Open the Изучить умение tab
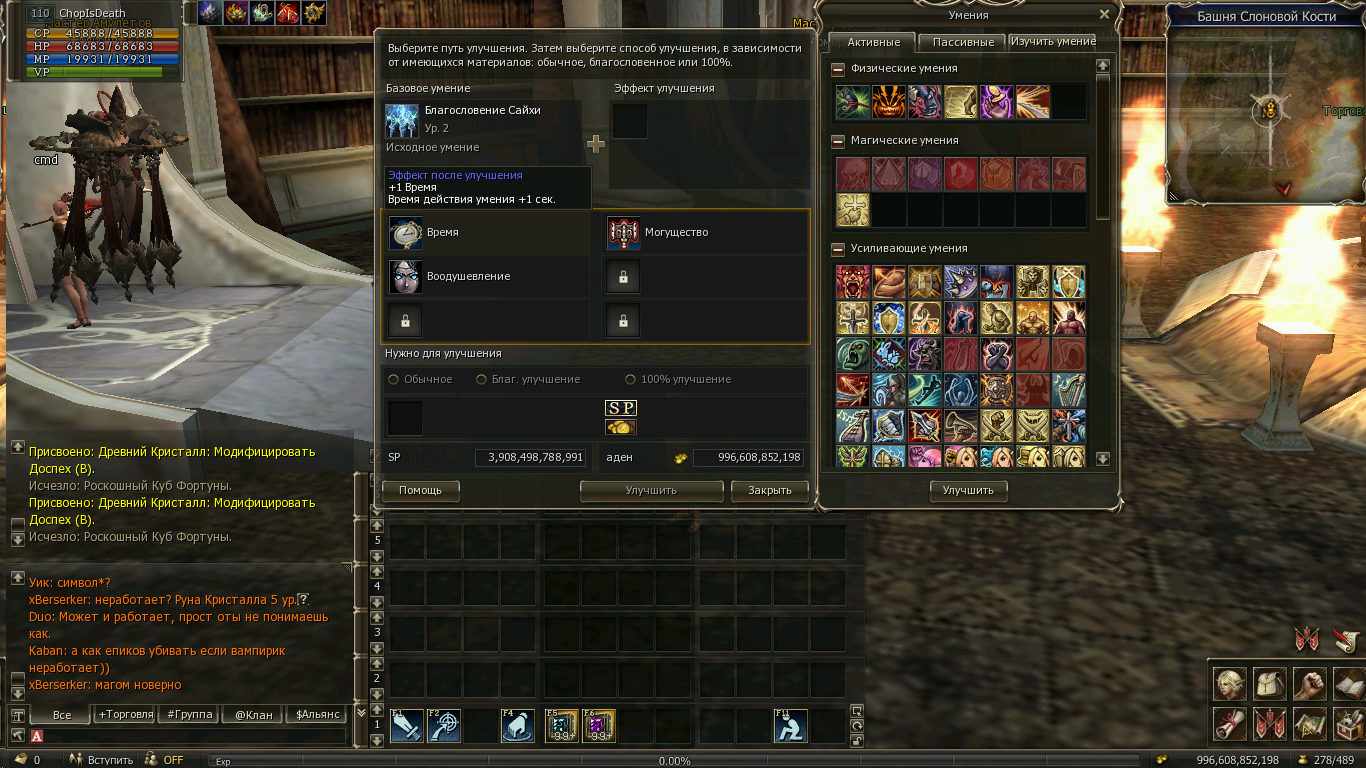 (x=1052, y=41)
